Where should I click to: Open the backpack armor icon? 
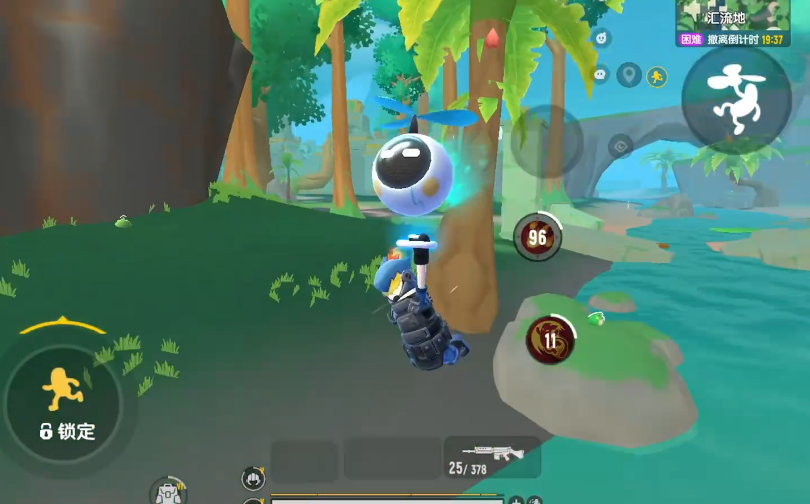[168, 492]
